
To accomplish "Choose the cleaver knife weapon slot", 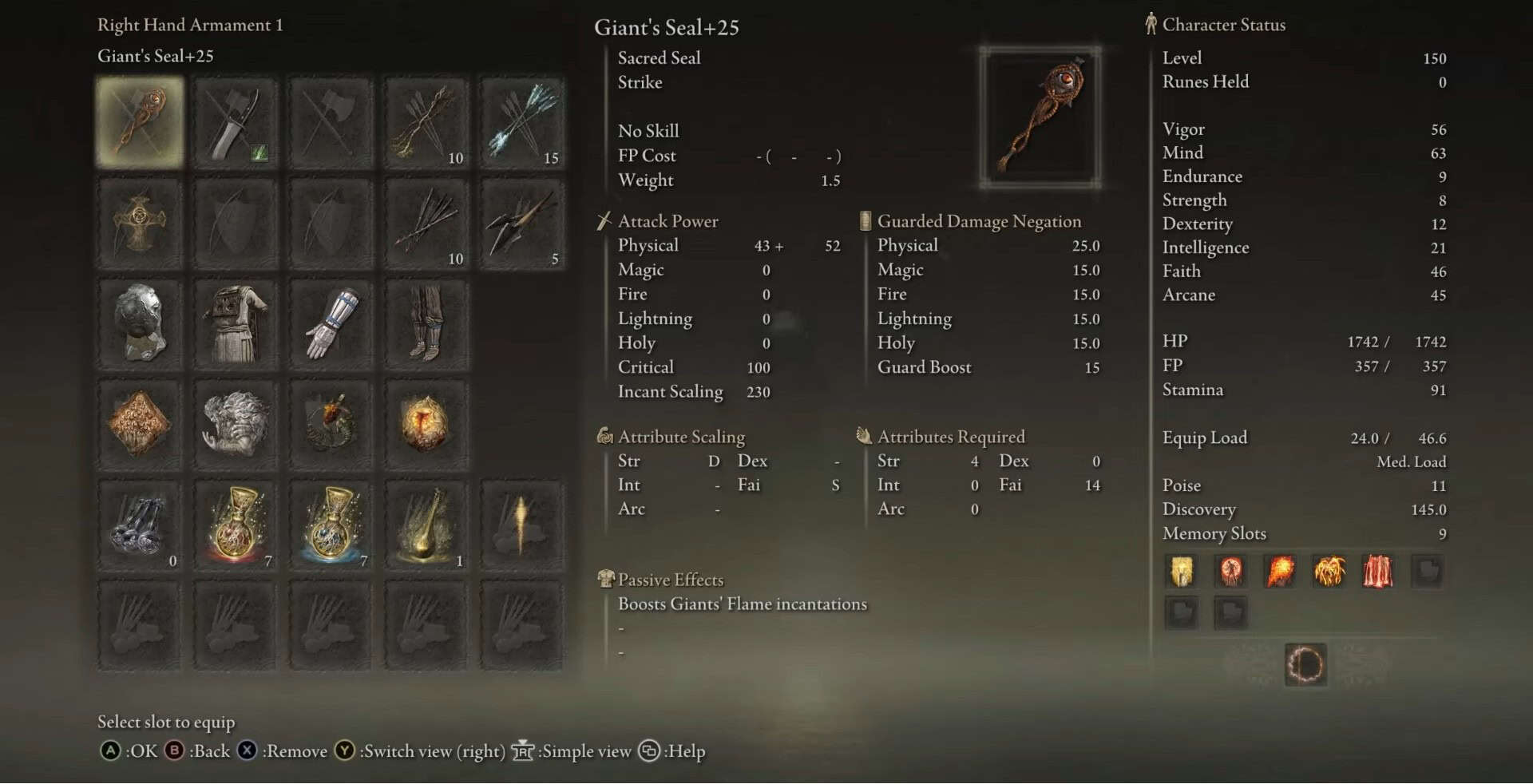I will [x=235, y=122].
